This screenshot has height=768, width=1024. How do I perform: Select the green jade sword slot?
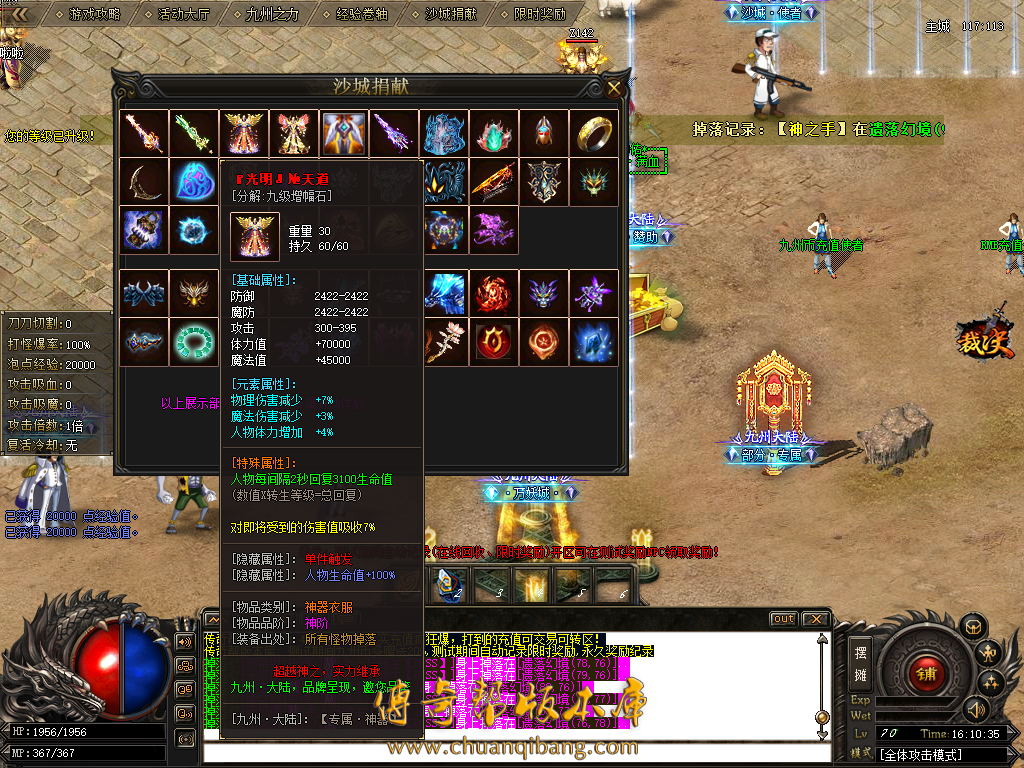[x=194, y=133]
